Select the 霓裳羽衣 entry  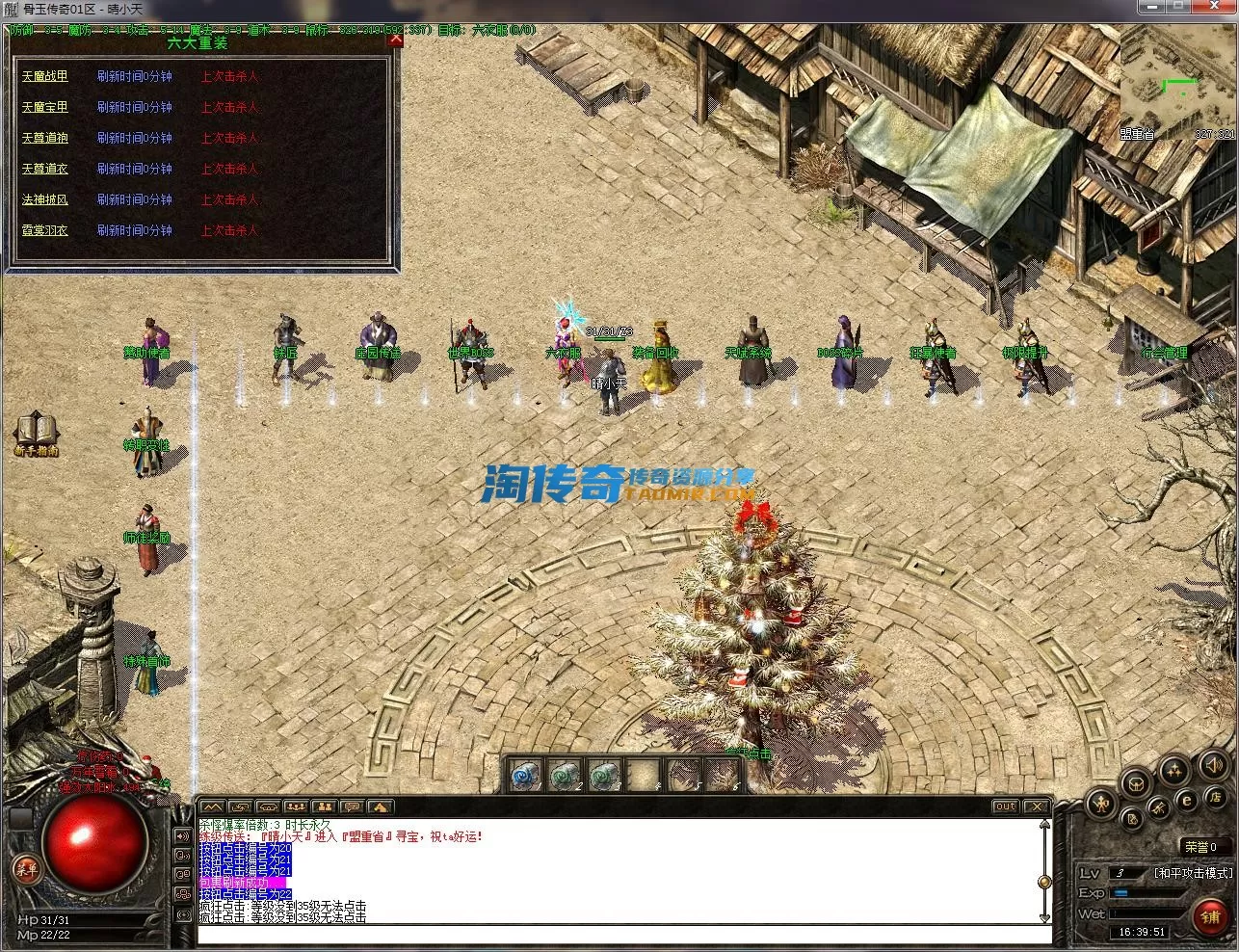coord(45,230)
